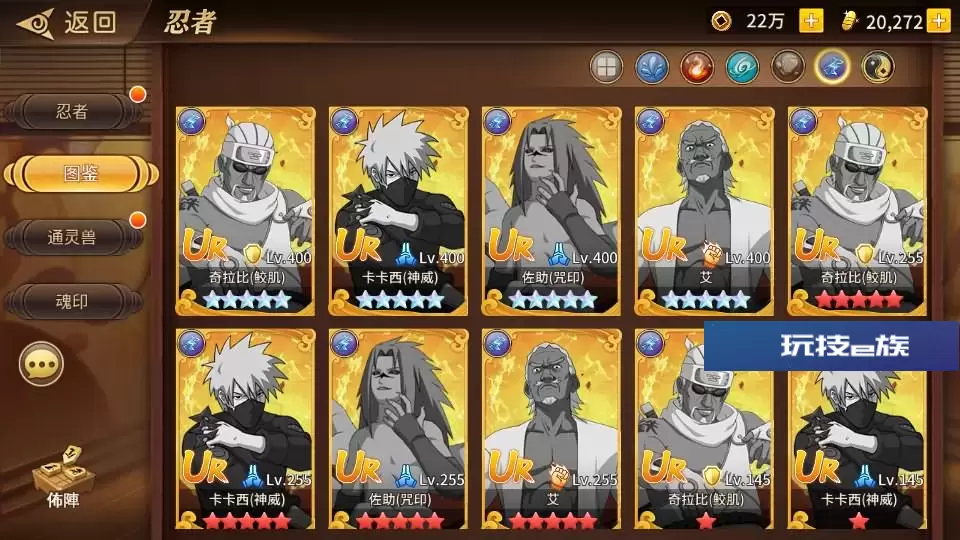Viewport: 960px width, 540px height.
Task: Select the Lv.400 奇拉比(鲛肌) card
Action: (246, 210)
